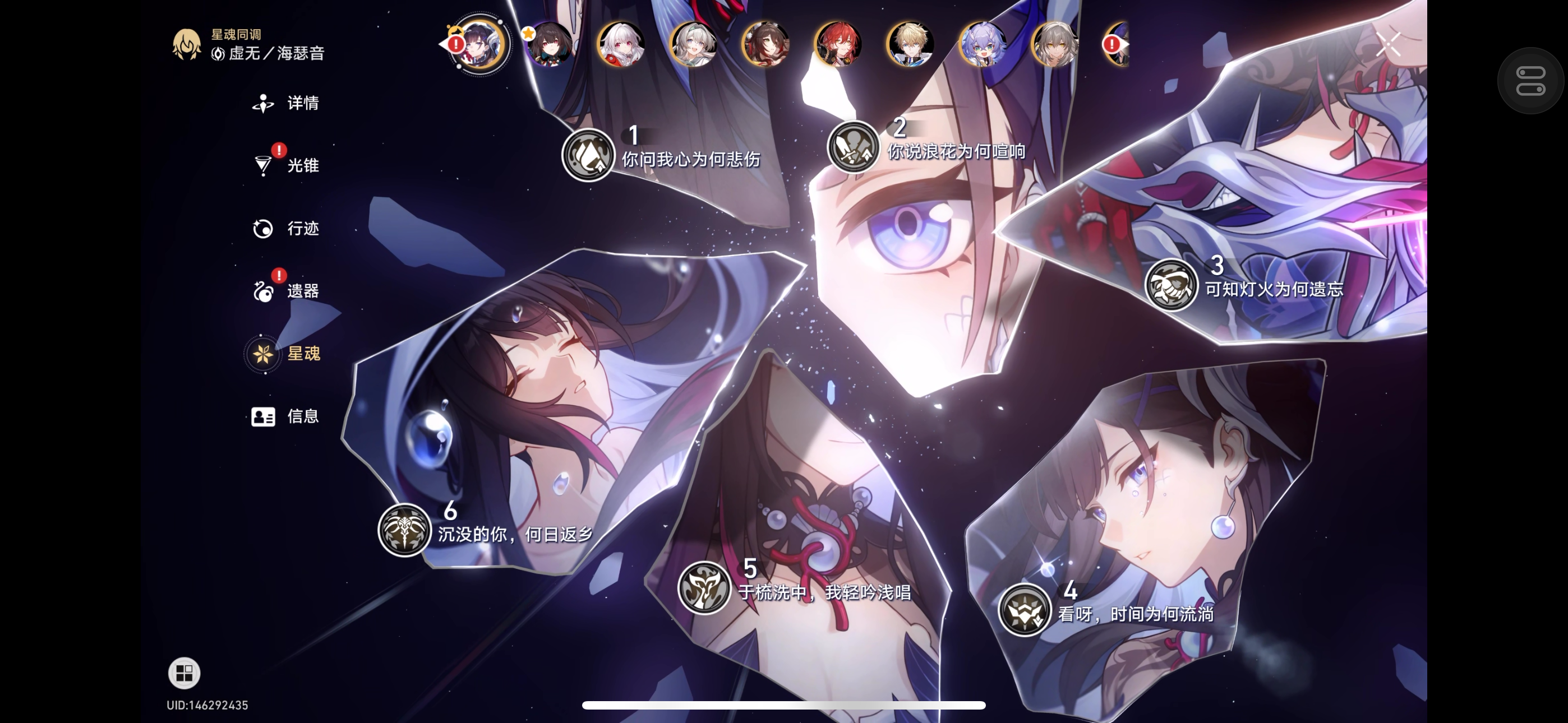The image size is (1568, 723).
Task: Choose the white-haired red-eyed character portrait
Action: pos(621,44)
